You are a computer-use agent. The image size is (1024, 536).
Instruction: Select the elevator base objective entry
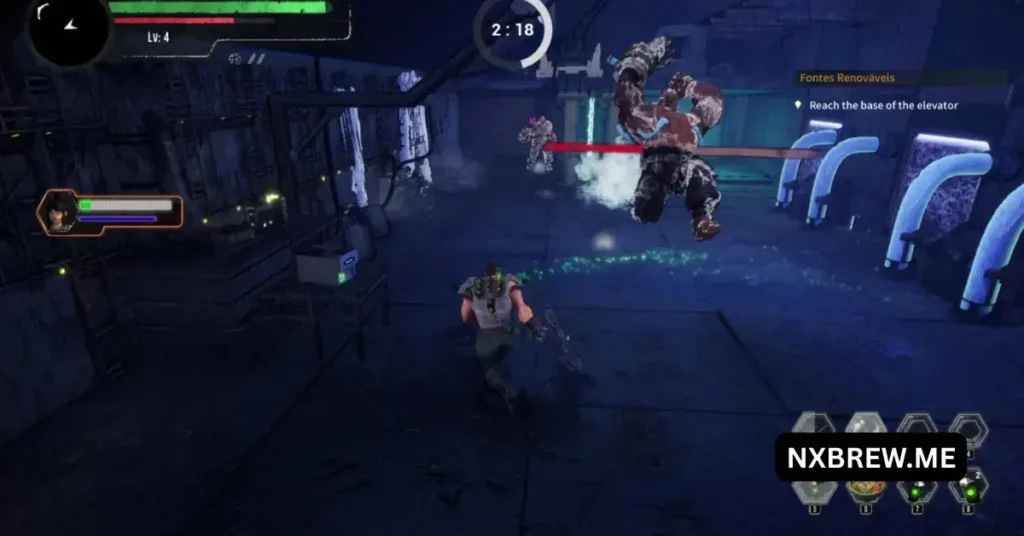click(883, 105)
